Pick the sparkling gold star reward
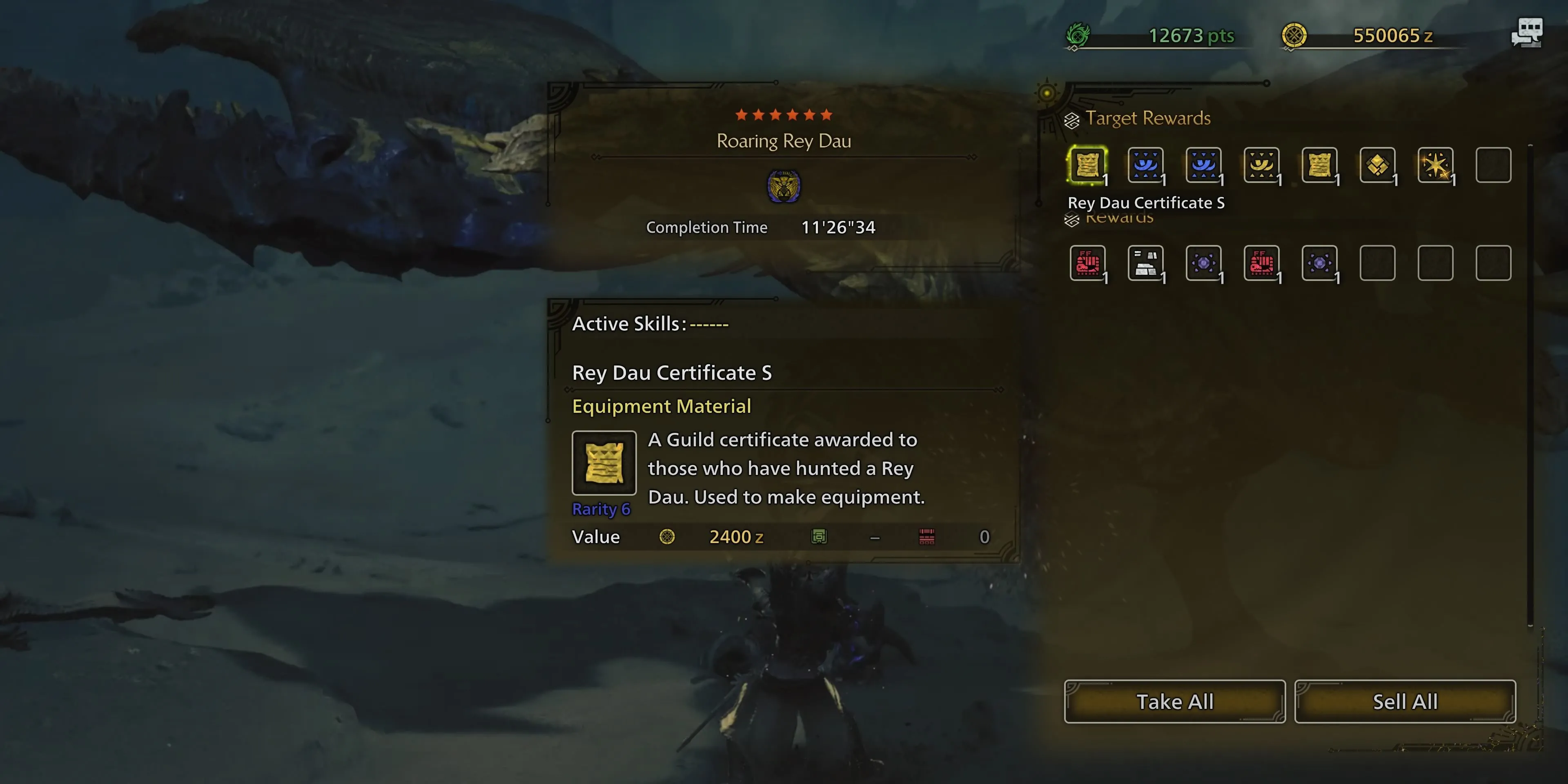This screenshot has width=1568, height=784. (1435, 164)
